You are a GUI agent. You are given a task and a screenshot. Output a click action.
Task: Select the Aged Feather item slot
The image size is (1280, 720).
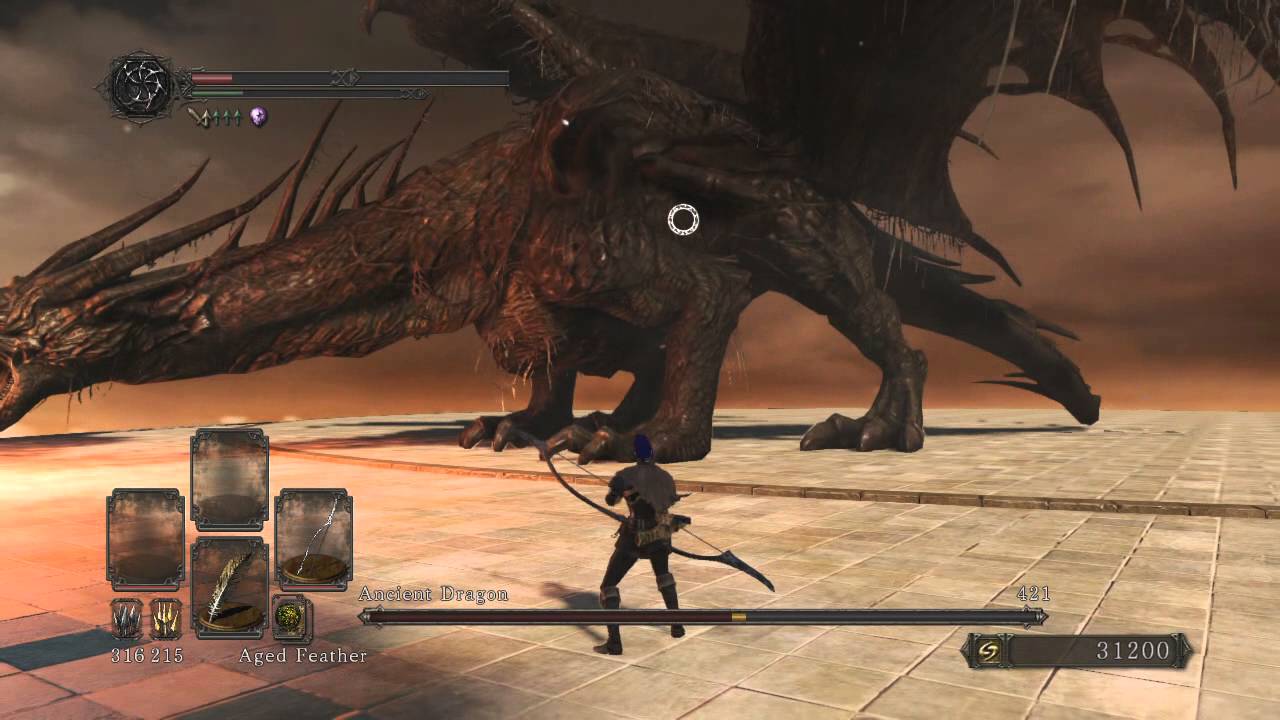[229, 586]
